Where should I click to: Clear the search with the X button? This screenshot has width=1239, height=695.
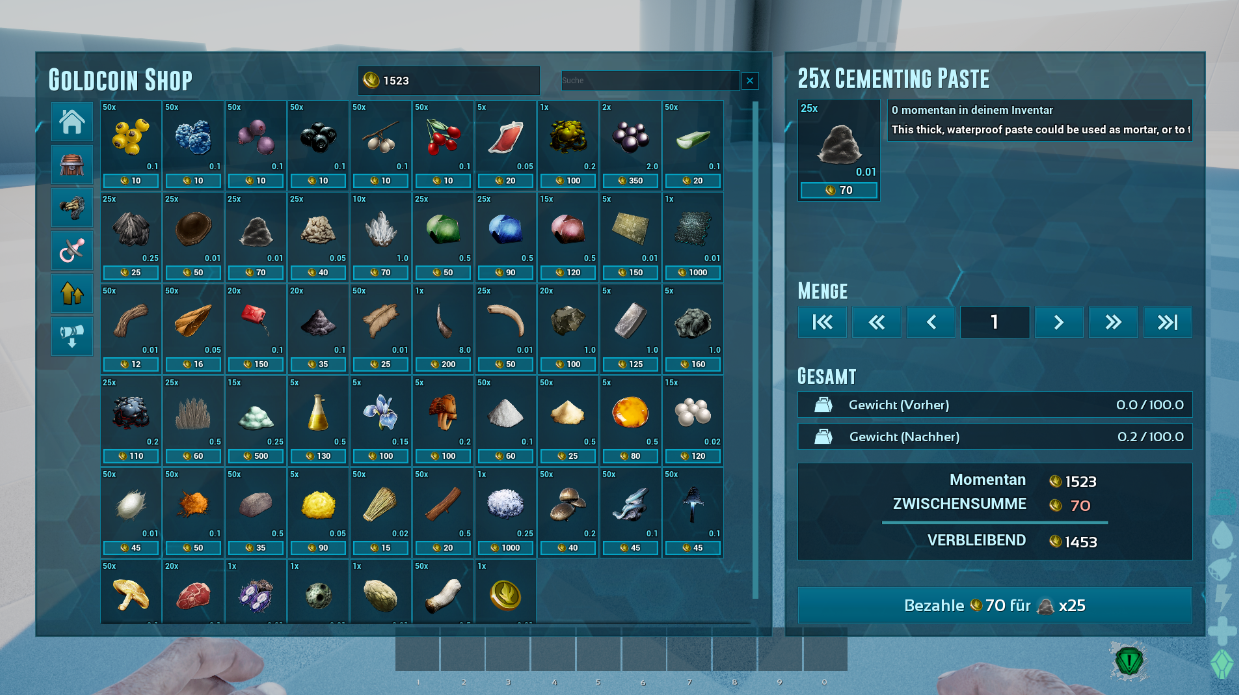750,81
